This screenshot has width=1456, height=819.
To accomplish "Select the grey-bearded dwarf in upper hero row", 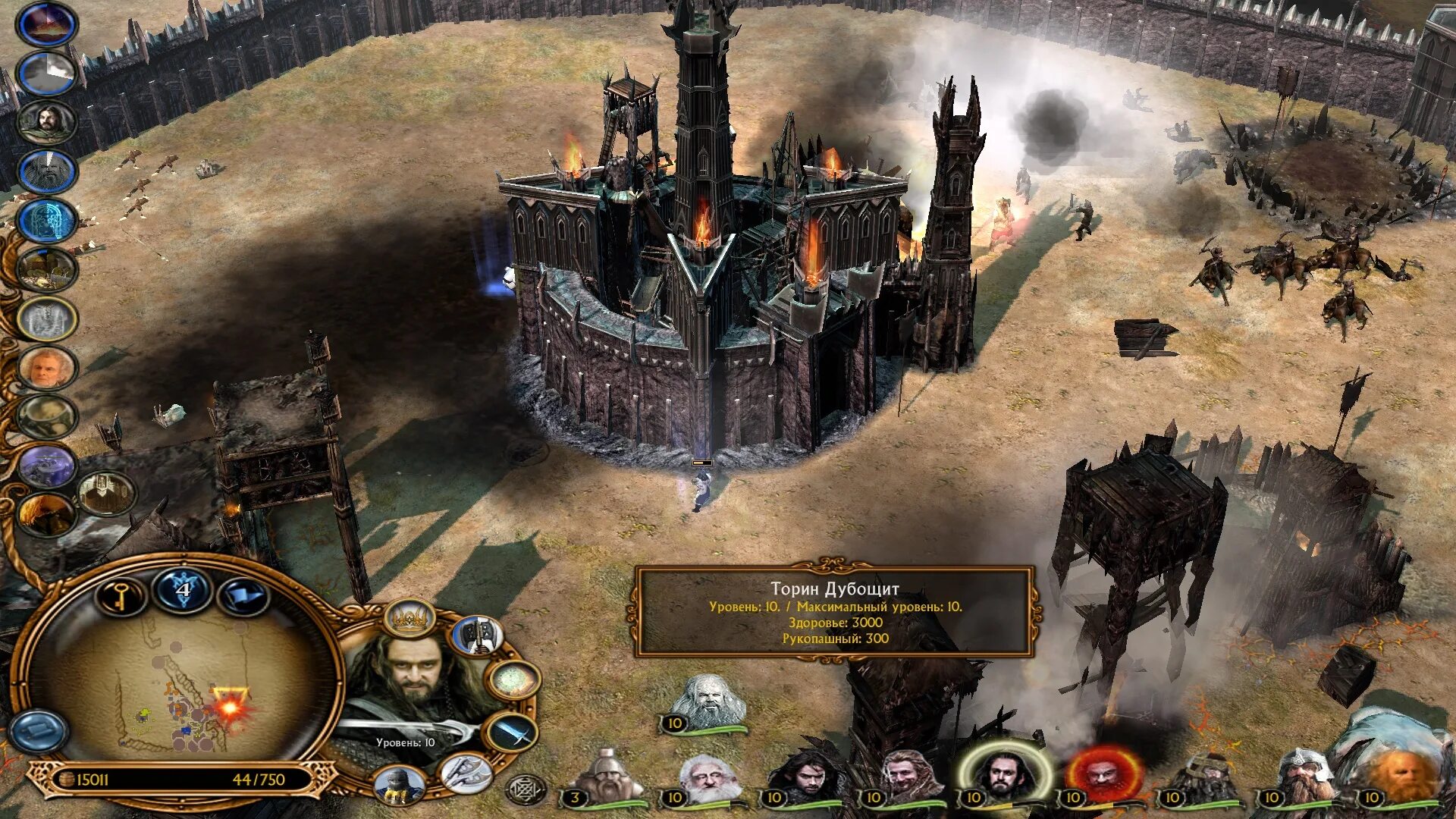I will (x=709, y=703).
